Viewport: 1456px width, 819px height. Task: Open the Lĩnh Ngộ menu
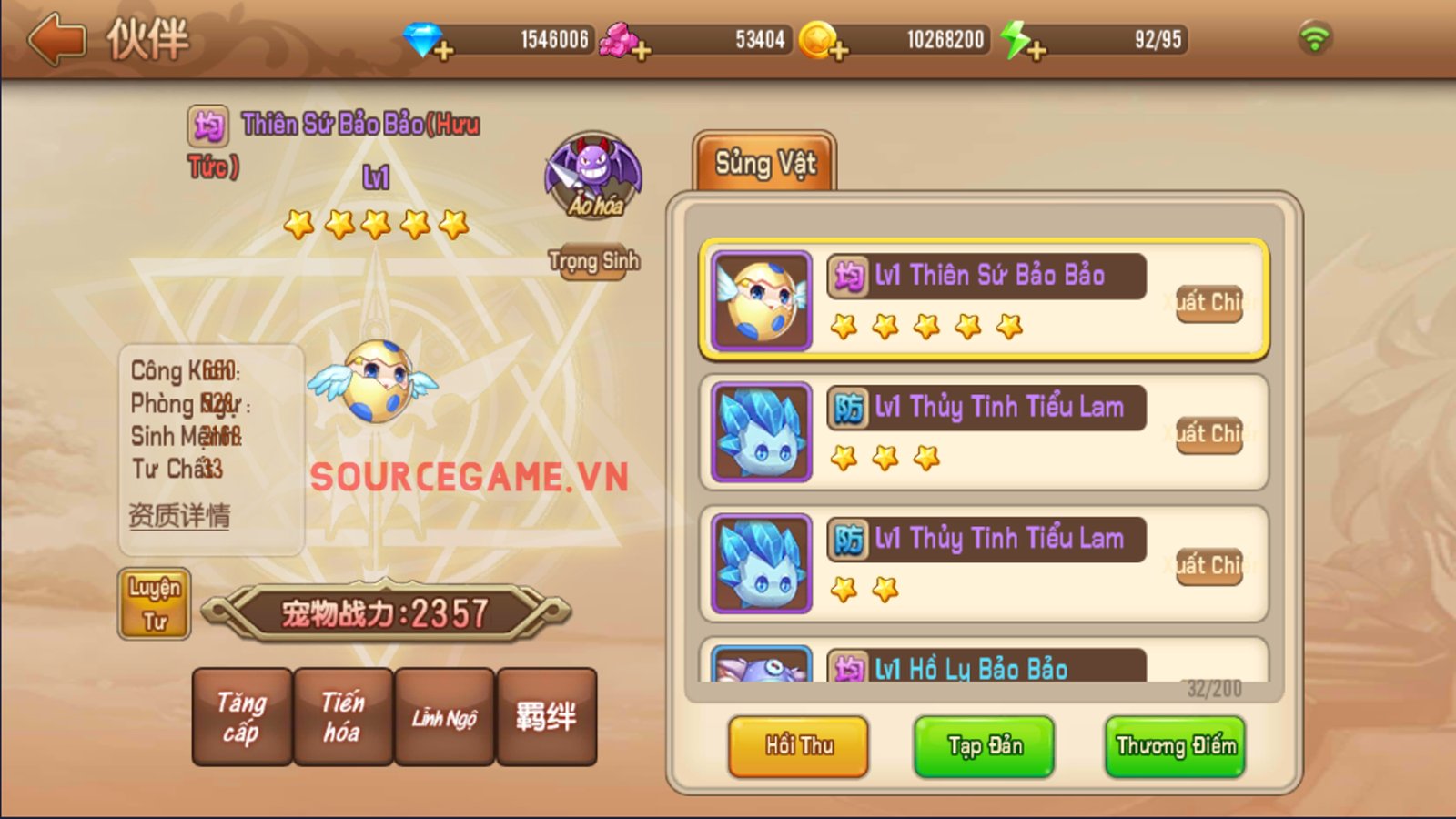click(444, 717)
